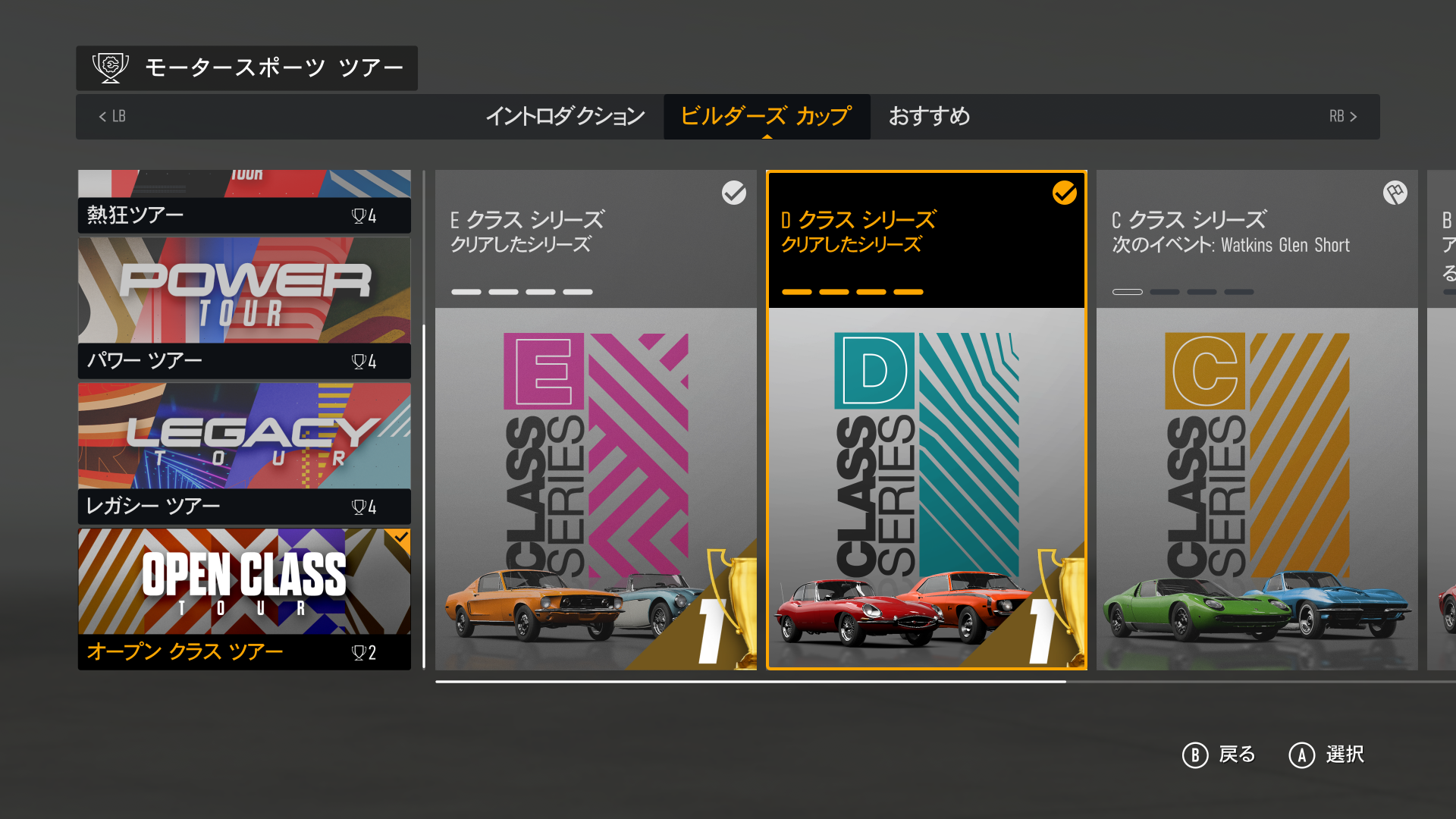The image size is (1456, 819).
Task: Click the white progress segment under C クラス シリーズ
Action: click(x=1128, y=291)
